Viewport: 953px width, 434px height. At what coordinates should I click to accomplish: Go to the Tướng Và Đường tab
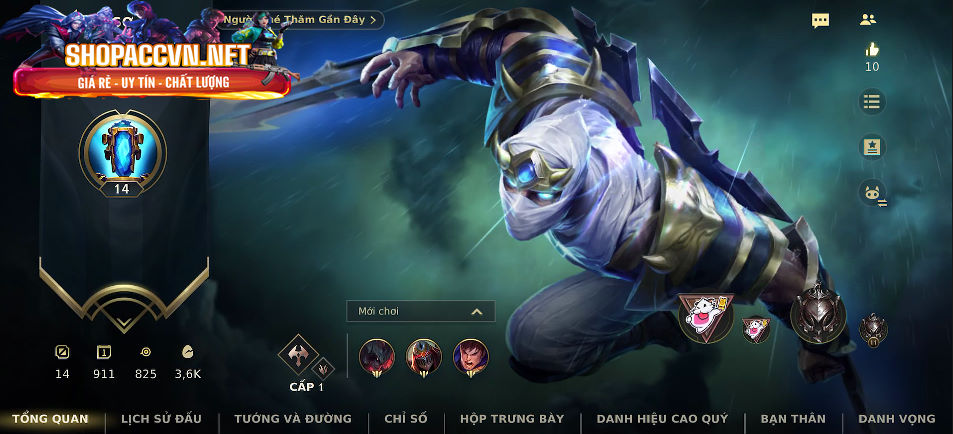click(293, 419)
